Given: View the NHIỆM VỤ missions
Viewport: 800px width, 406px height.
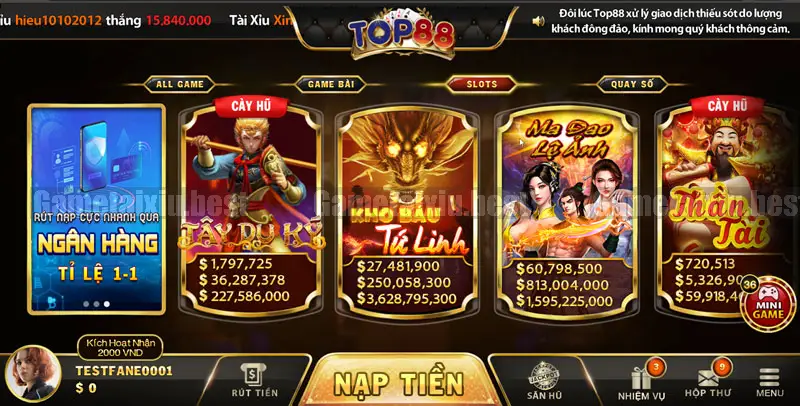Looking at the screenshot, I should coord(642,381).
